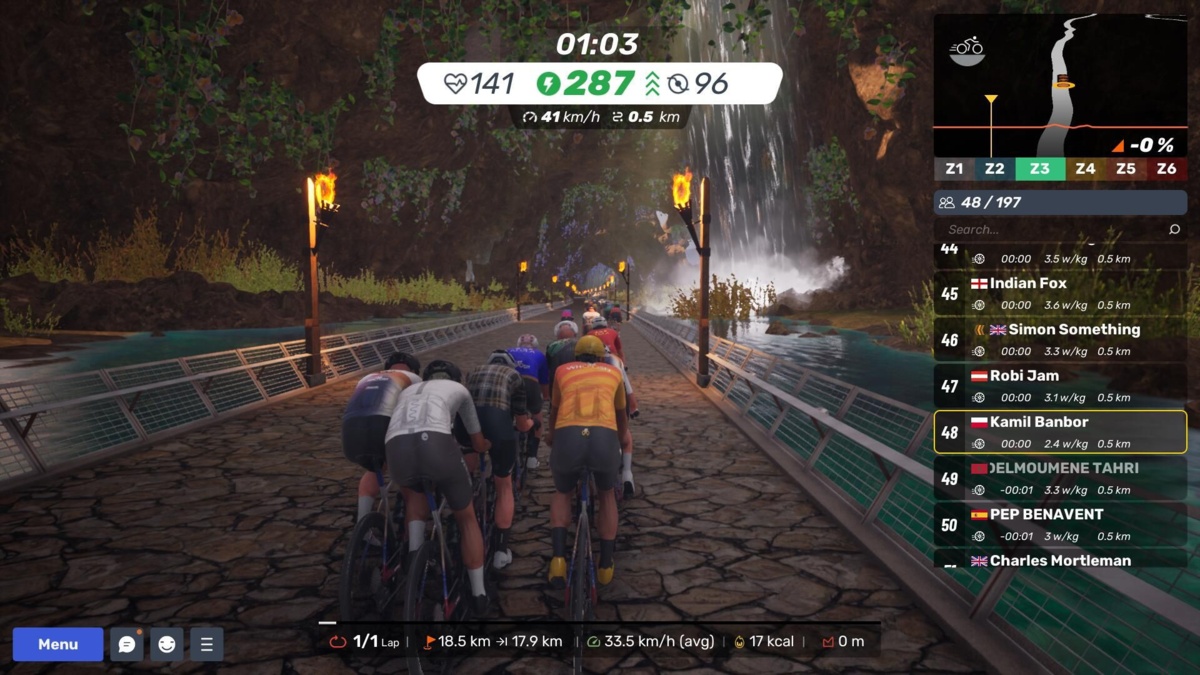The height and width of the screenshot is (675, 1200).
Task: Open the blue Menu button
Action: click(x=58, y=644)
